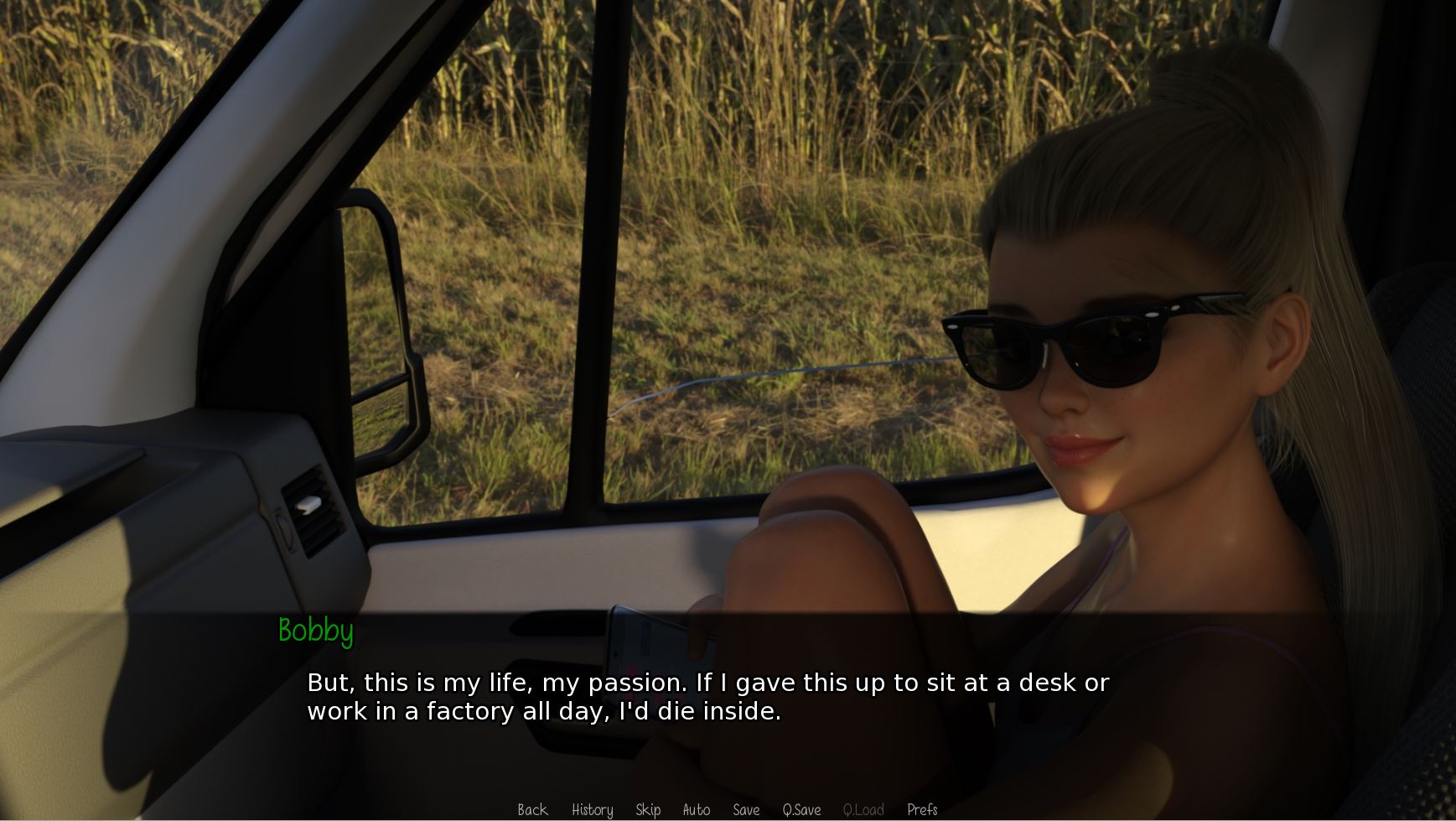The width and height of the screenshot is (1456, 821).
Task: Open the dialogue History log
Action: click(x=592, y=809)
